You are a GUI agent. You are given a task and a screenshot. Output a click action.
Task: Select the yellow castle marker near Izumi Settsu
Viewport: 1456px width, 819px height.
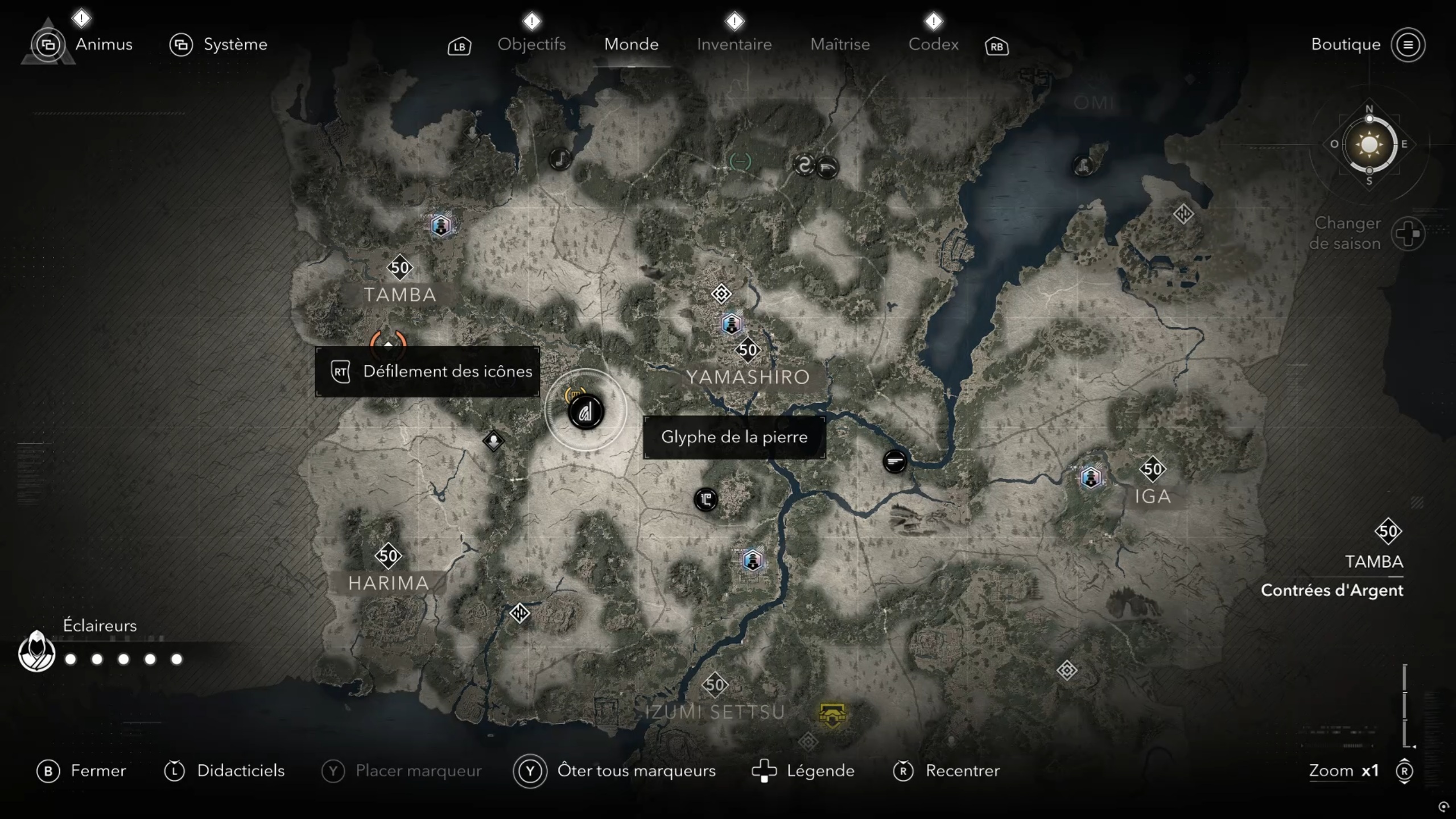coord(832,714)
